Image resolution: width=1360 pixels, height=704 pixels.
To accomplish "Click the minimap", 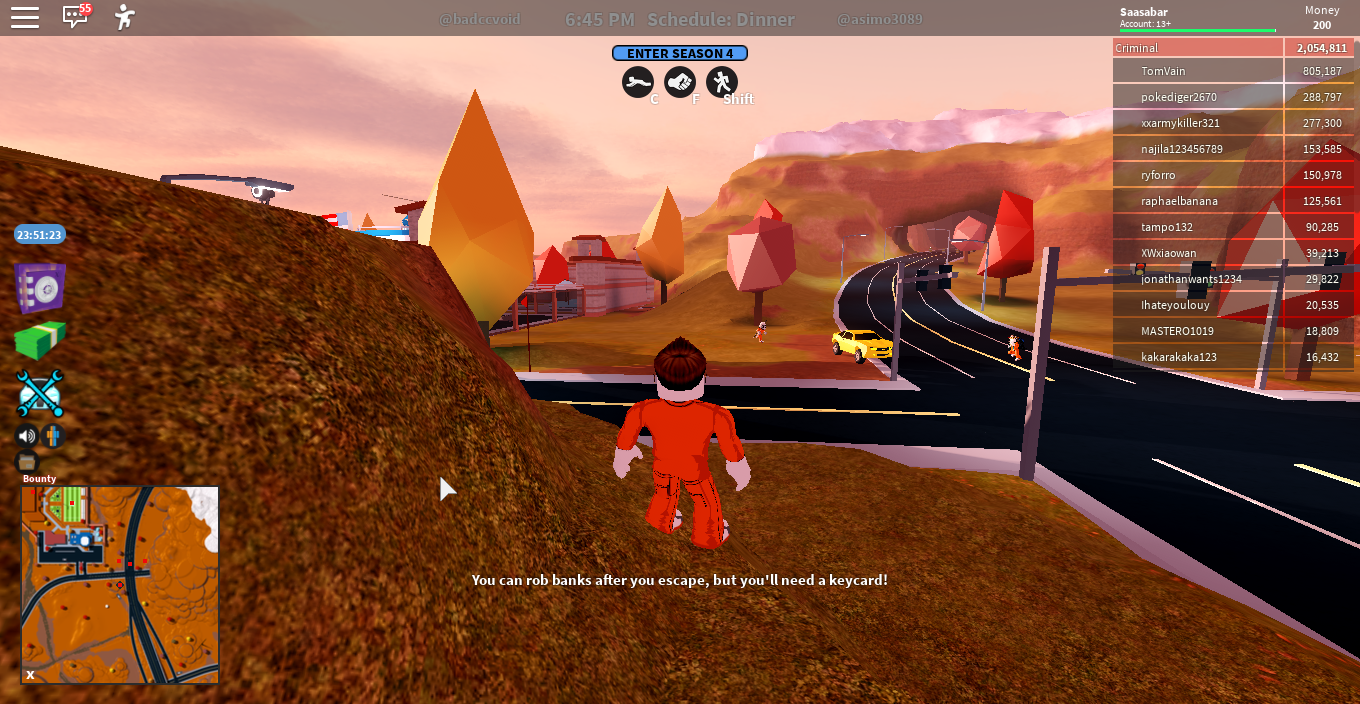I will (x=120, y=585).
